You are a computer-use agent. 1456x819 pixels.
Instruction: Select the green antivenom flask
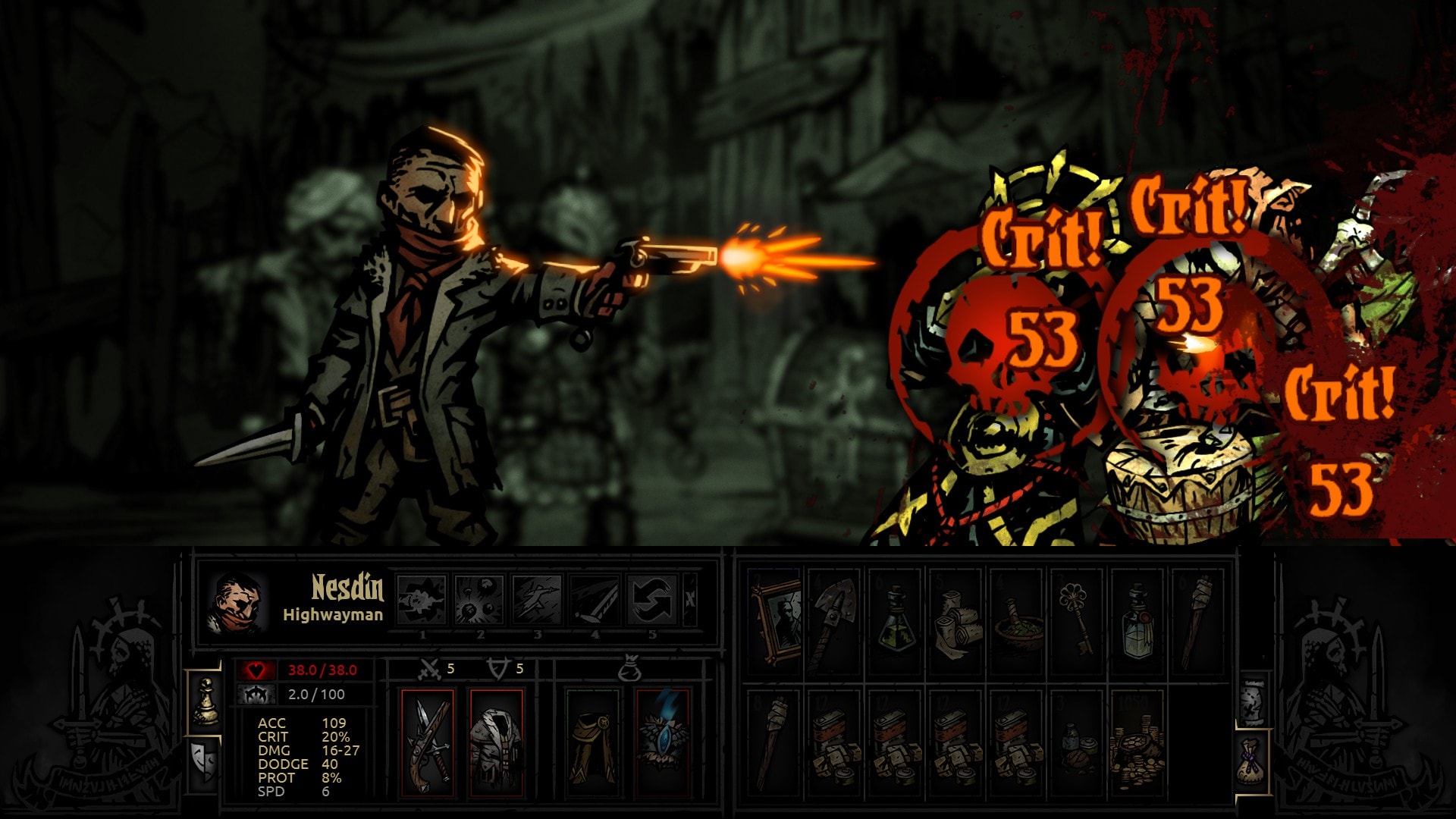(x=896, y=620)
